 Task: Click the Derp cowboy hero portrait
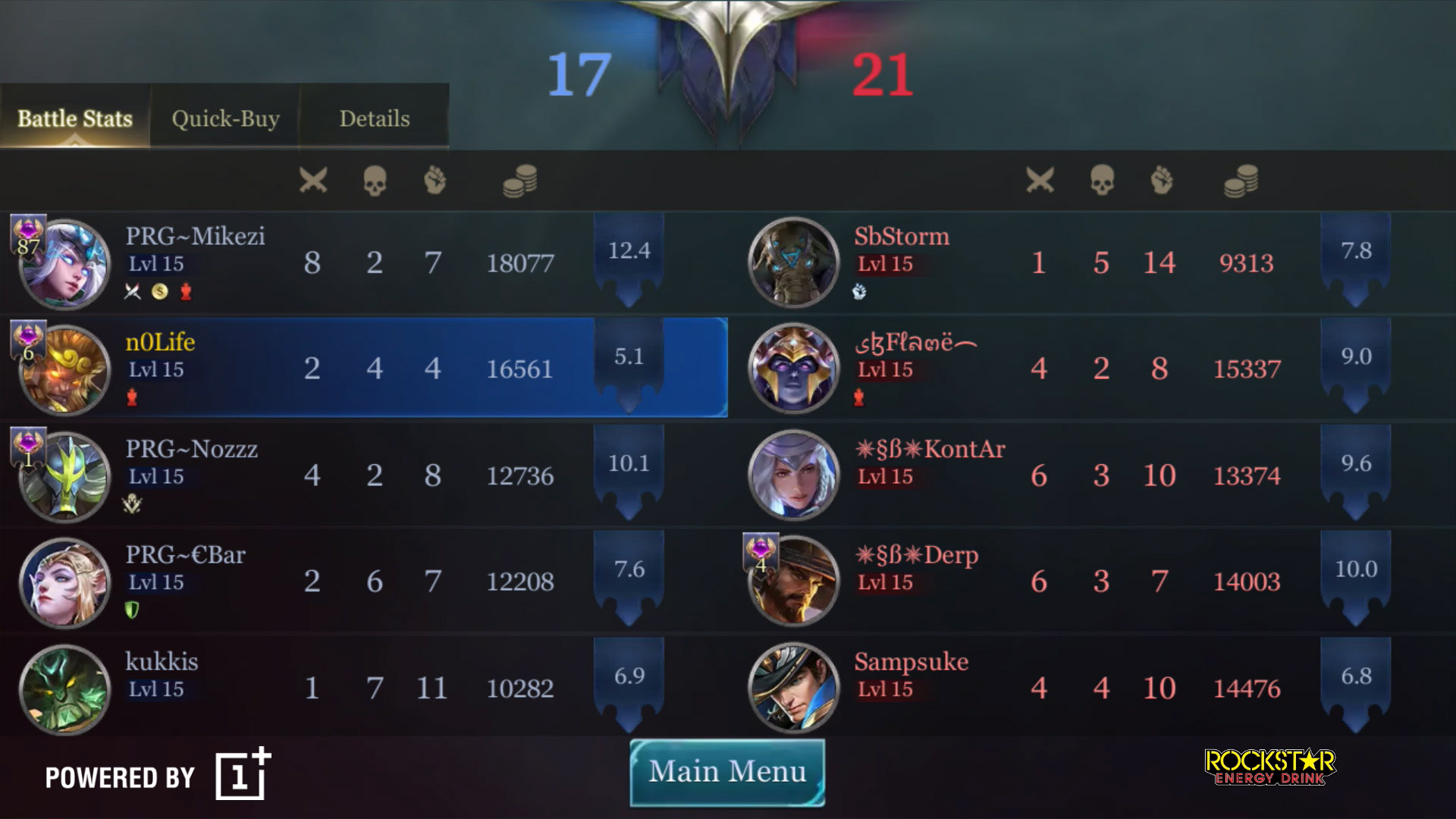(x=793, y=581)
